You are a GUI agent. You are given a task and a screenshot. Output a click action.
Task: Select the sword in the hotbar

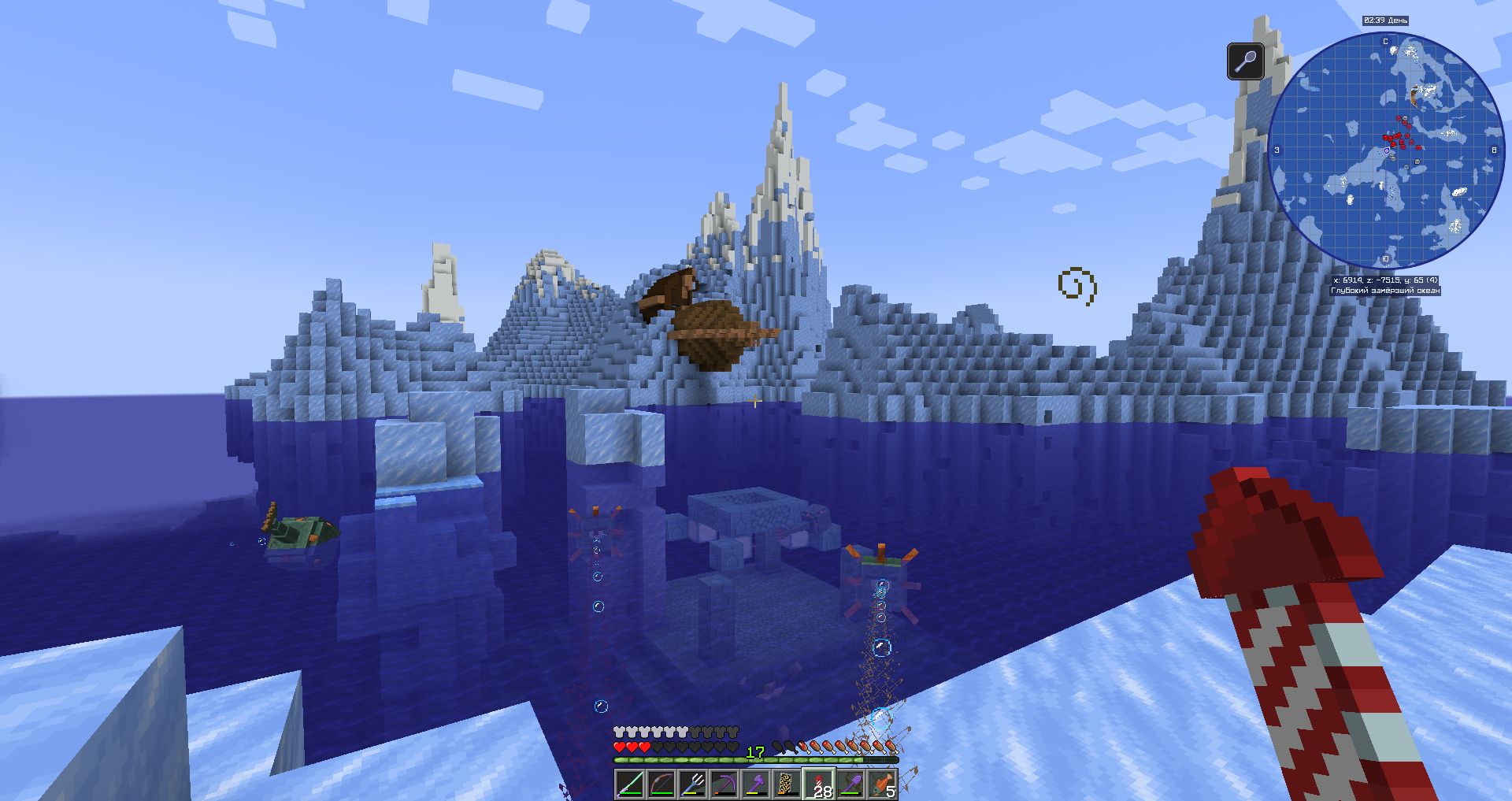coord(630,784)
